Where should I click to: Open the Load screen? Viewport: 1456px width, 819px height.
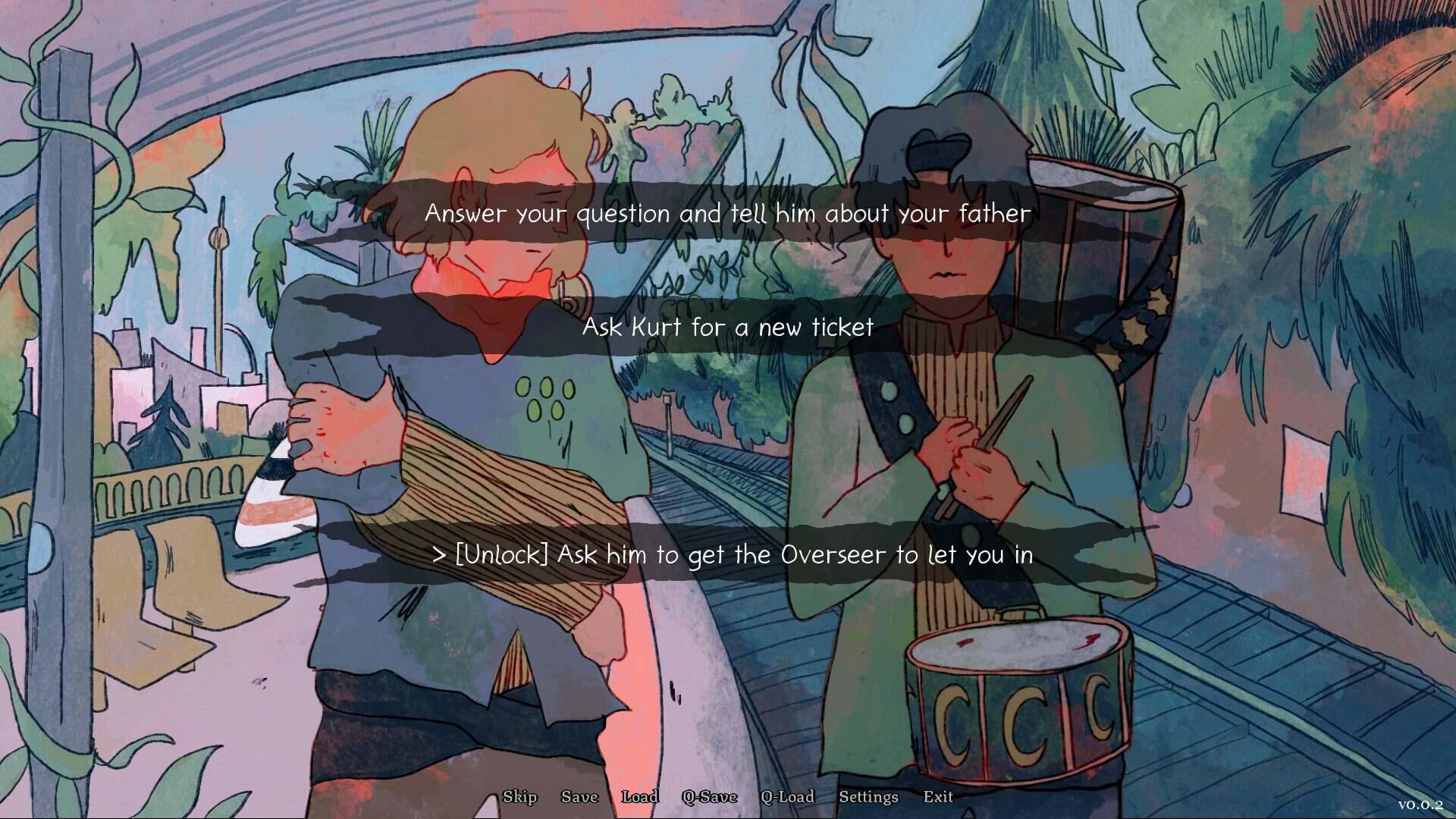pyautogui.click(x=640, y=797)
